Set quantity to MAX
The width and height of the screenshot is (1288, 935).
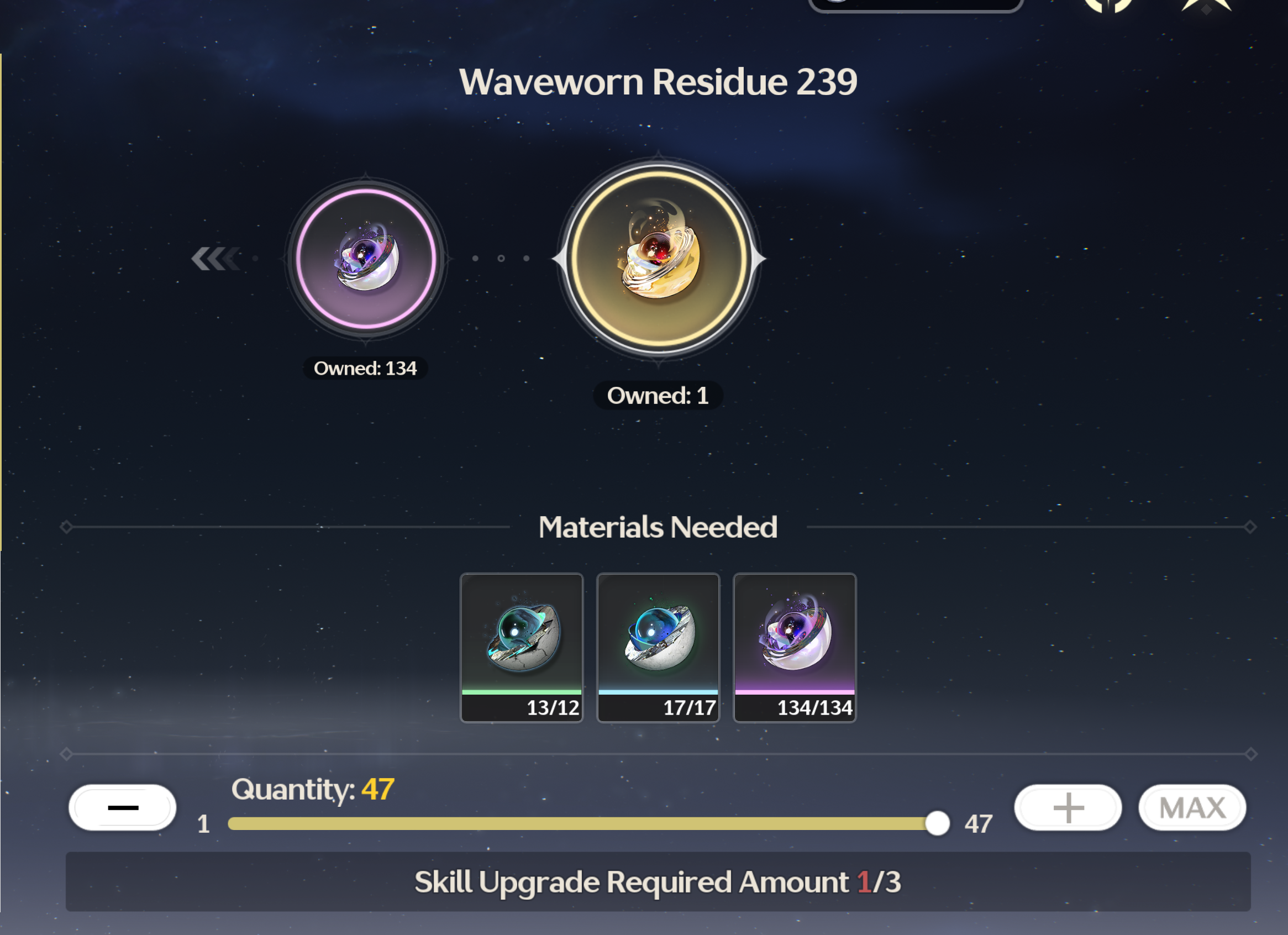[1192, 807]
